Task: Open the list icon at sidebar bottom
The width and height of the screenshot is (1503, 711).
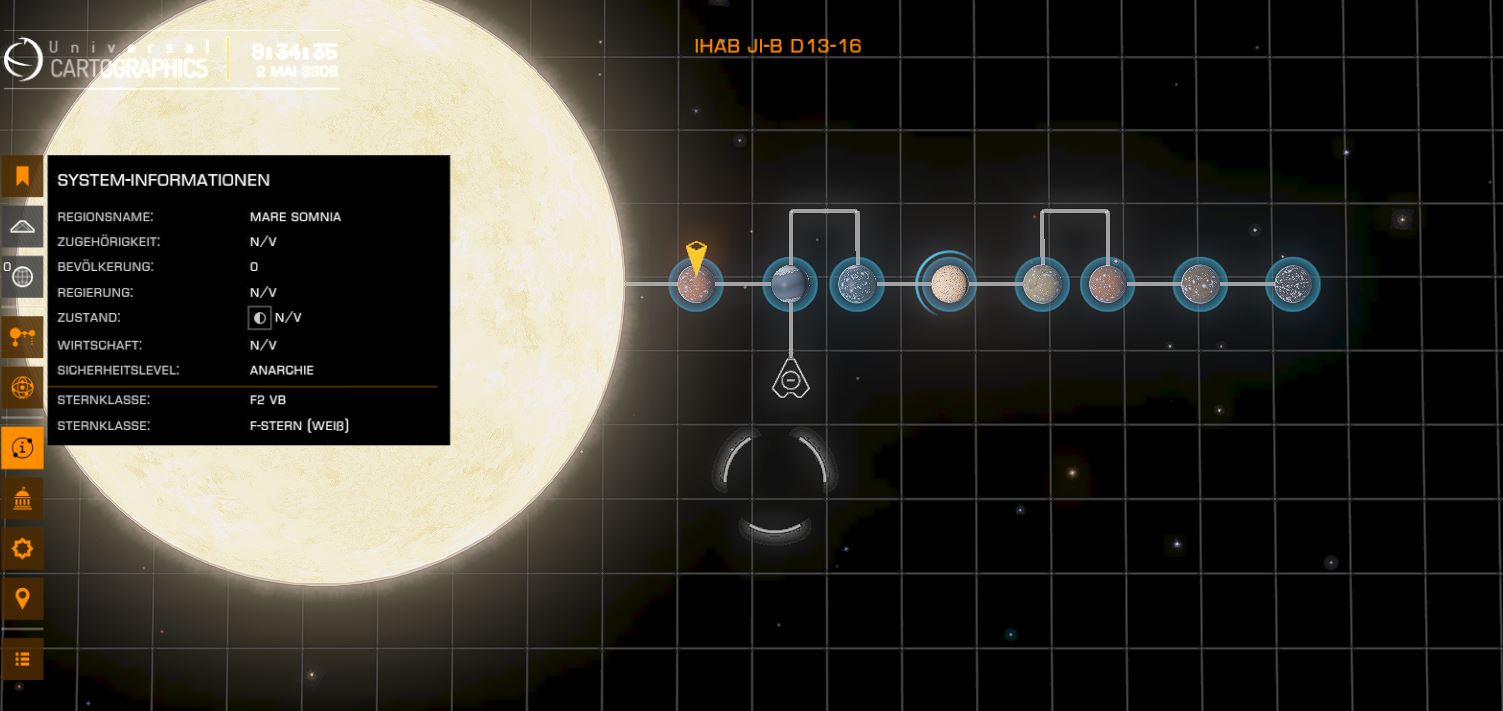Action: (22, 659)
